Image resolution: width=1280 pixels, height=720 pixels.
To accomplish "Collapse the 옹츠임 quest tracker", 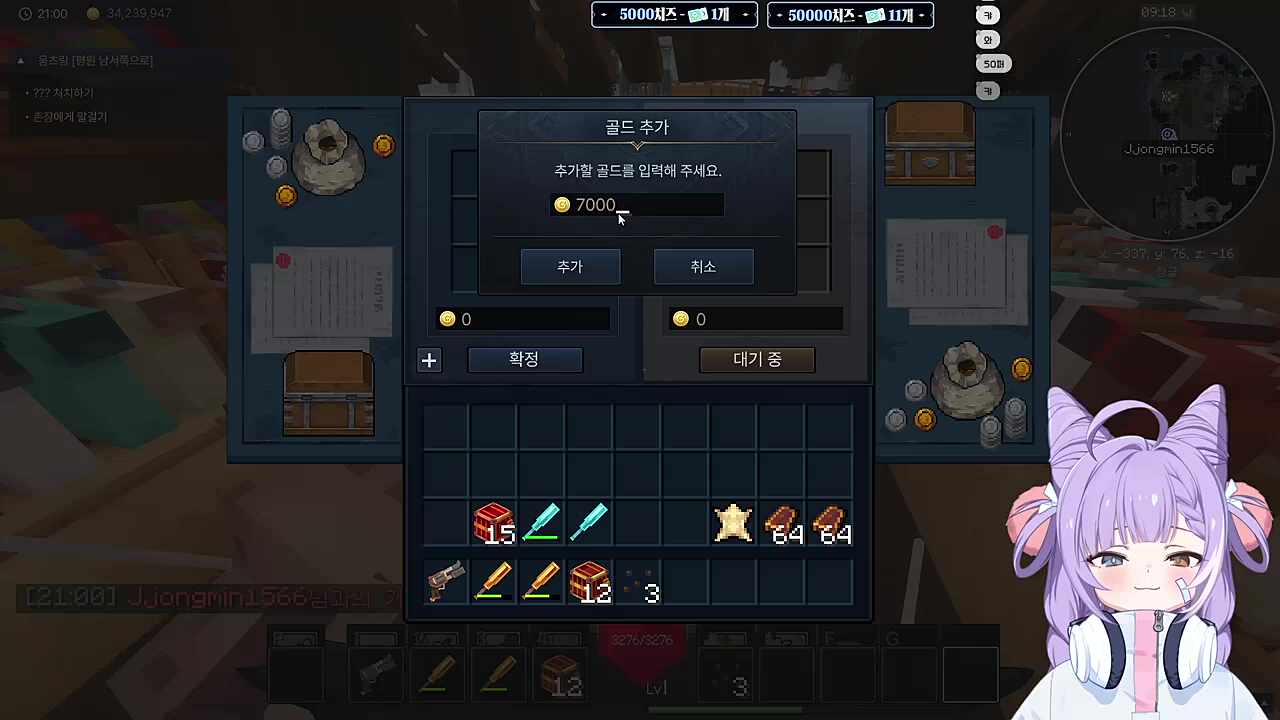I will (x=20, y=60).
